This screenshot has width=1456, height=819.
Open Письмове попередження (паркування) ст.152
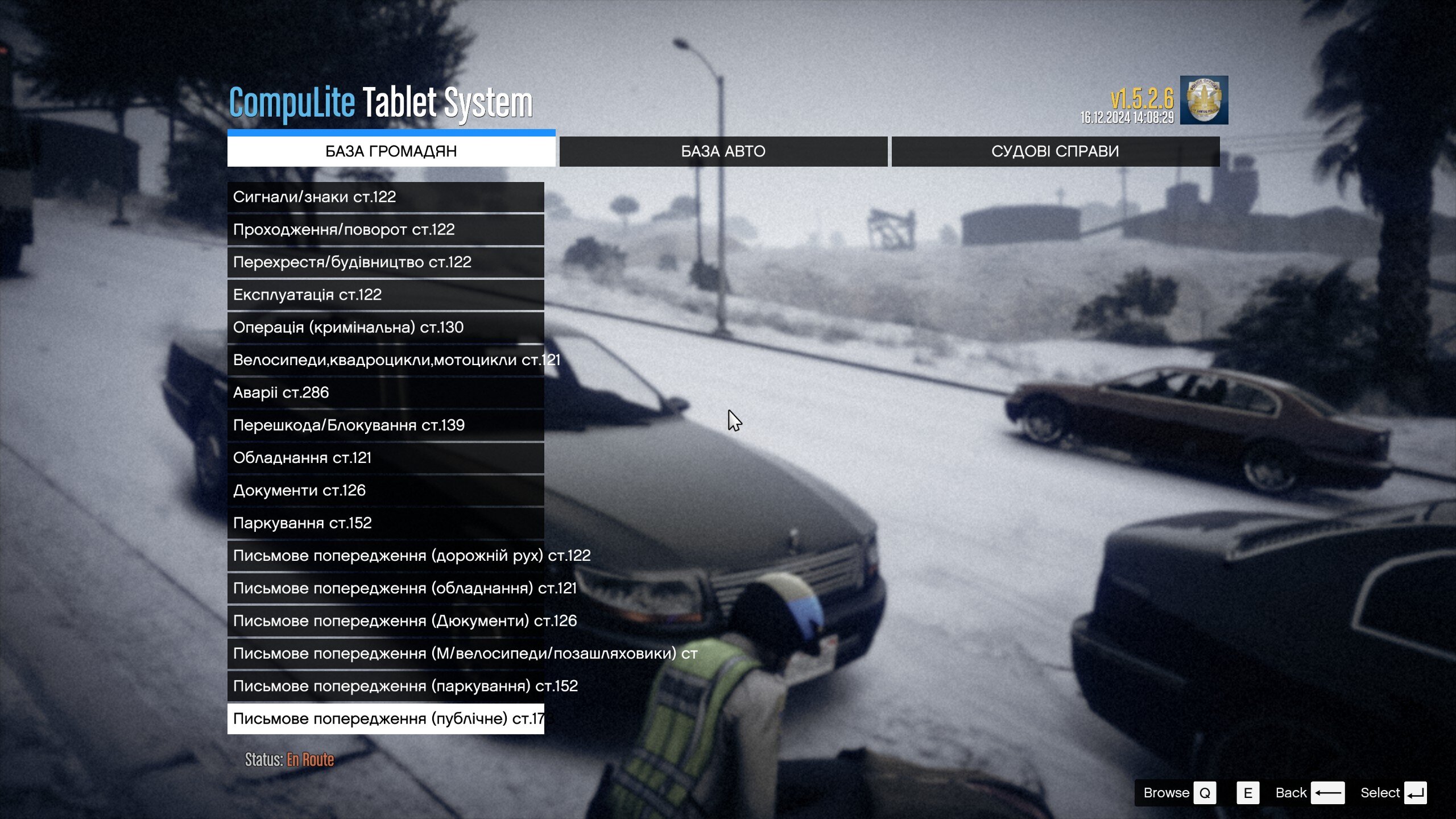386,686
